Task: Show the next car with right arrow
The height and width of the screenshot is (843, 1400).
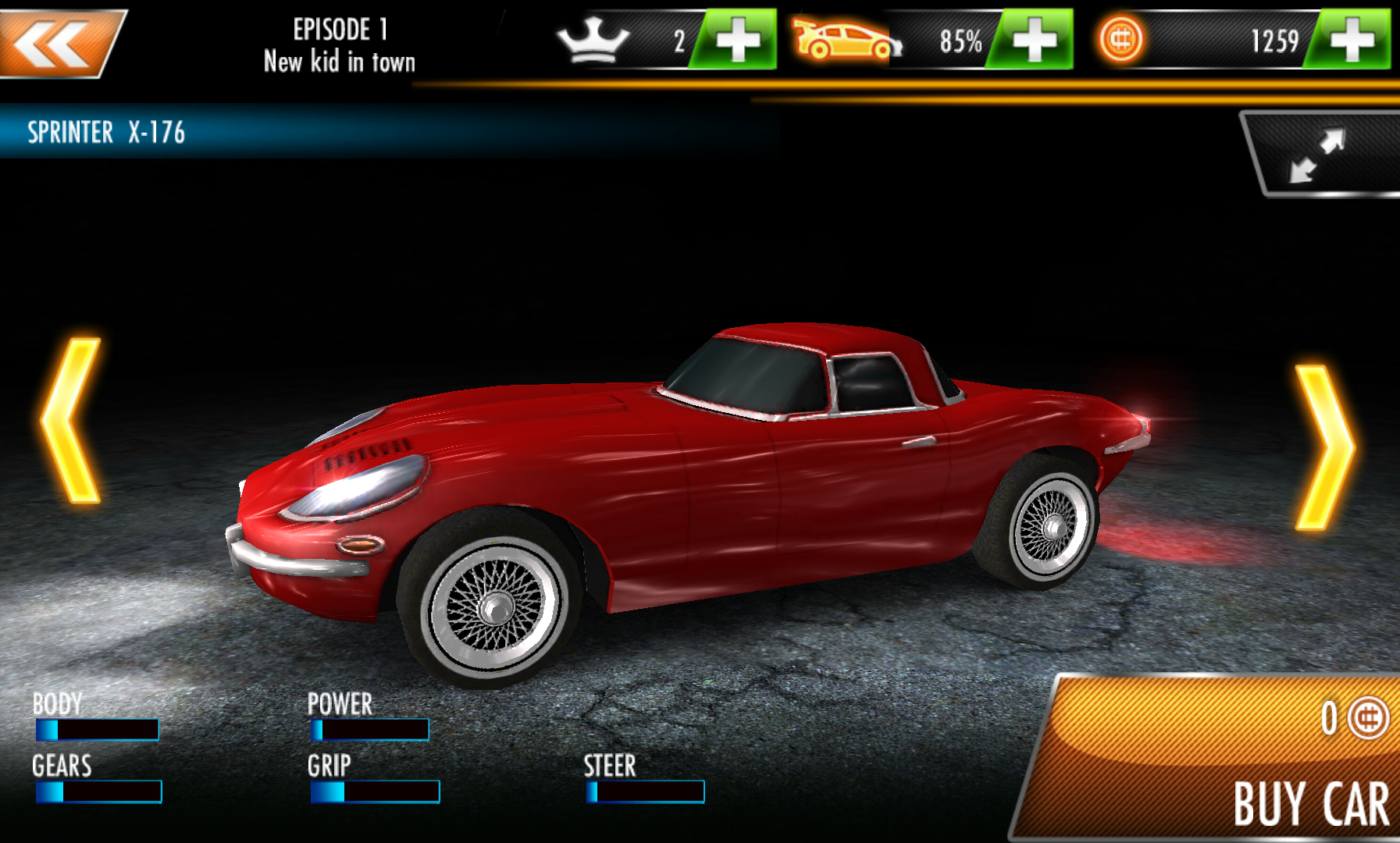Action: pyautogui.click(x=1324, y=447)
